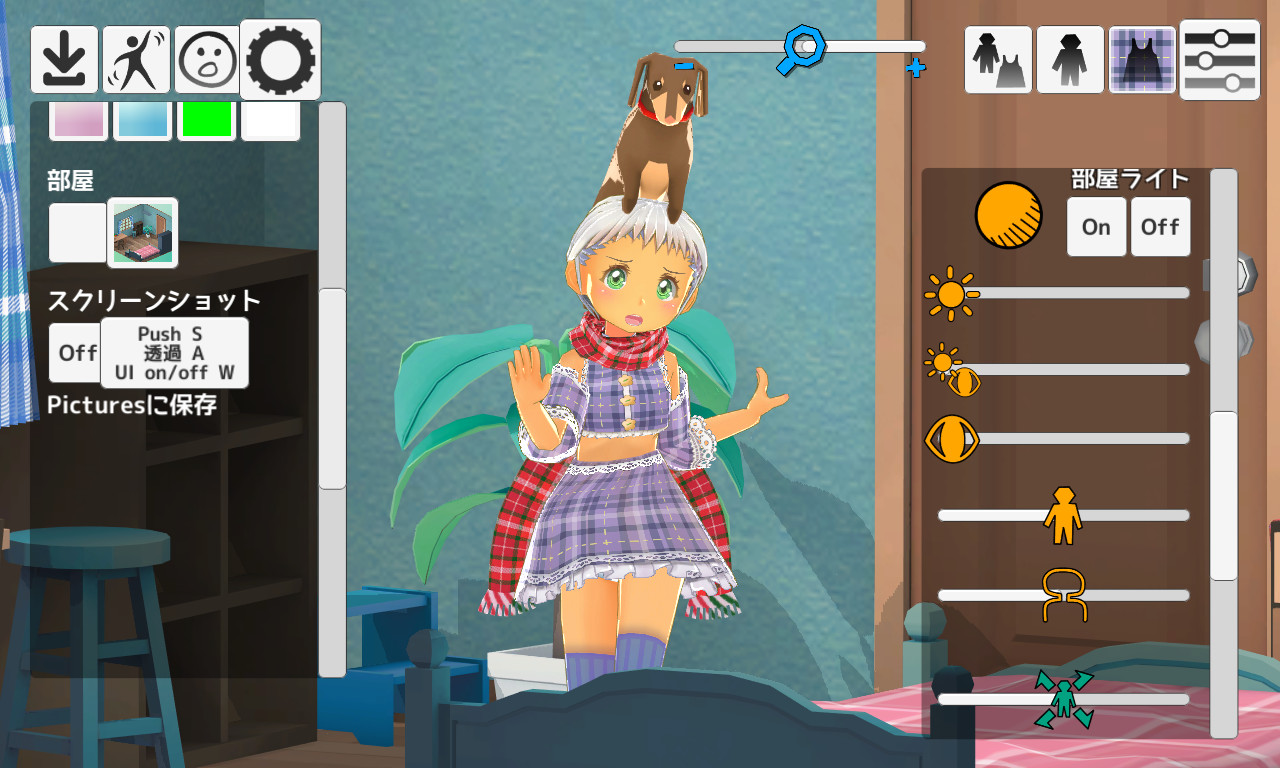Select the body-only character icon
1280x768 pixels.
click(x=1070, y=60)
